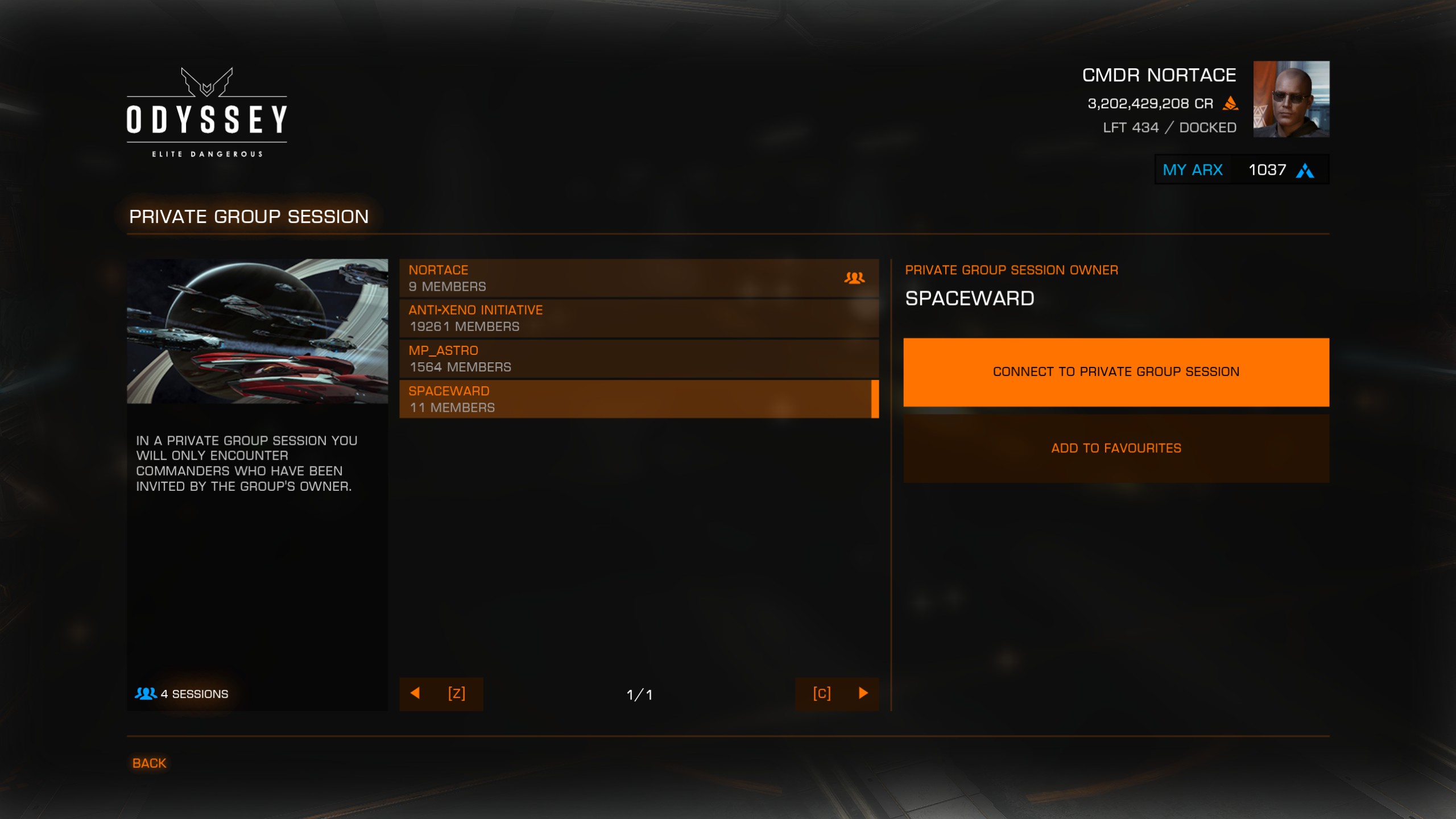The width and height of the screenshot is (1456, 819).
Task: Select the Spaceward 11 members group
Action: click(638, 399)
